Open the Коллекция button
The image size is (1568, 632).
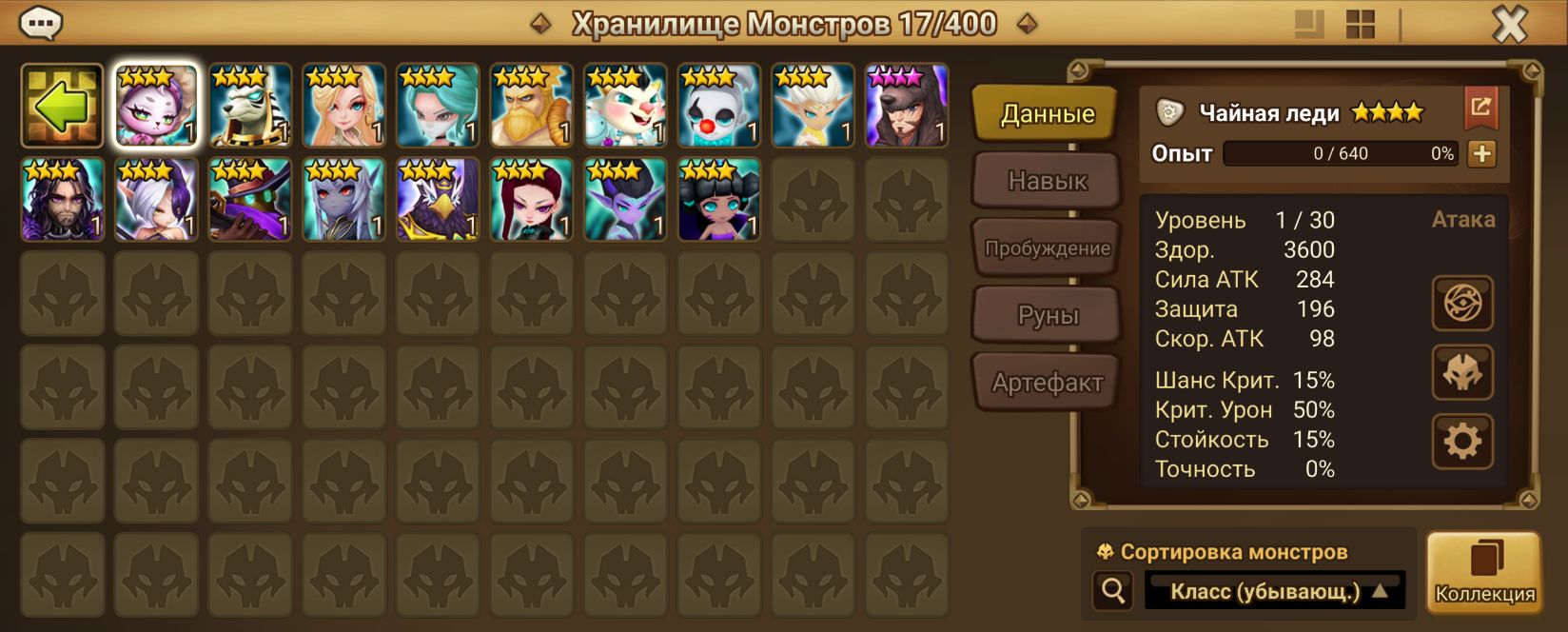pos(1483,571)
